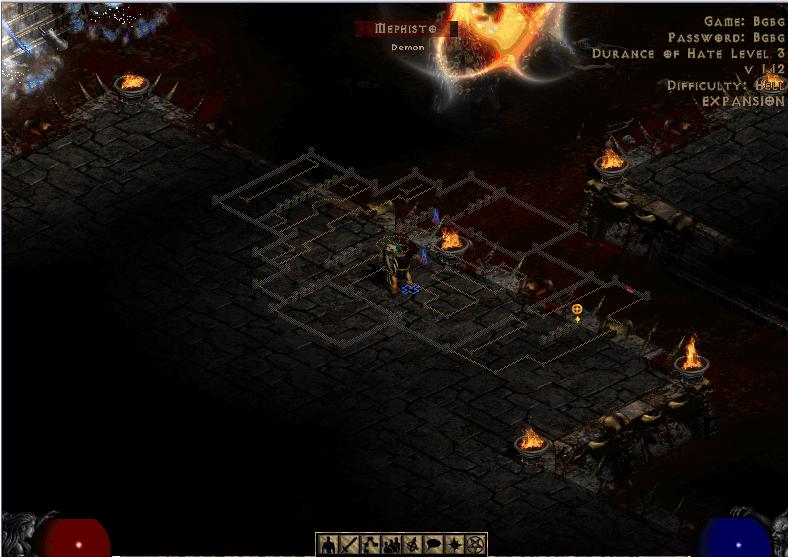
Task: Open game menu via pentagram icon
Action: point(475,545)
